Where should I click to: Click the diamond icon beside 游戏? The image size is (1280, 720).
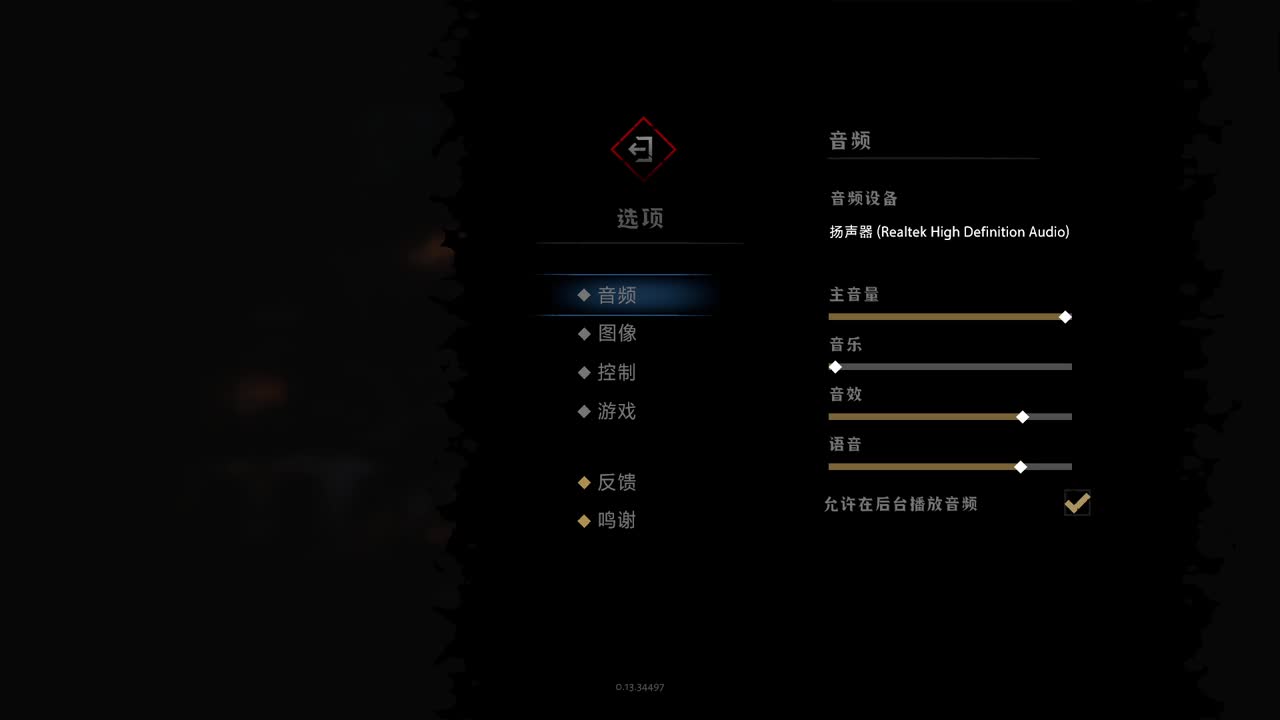click(584, 411)
